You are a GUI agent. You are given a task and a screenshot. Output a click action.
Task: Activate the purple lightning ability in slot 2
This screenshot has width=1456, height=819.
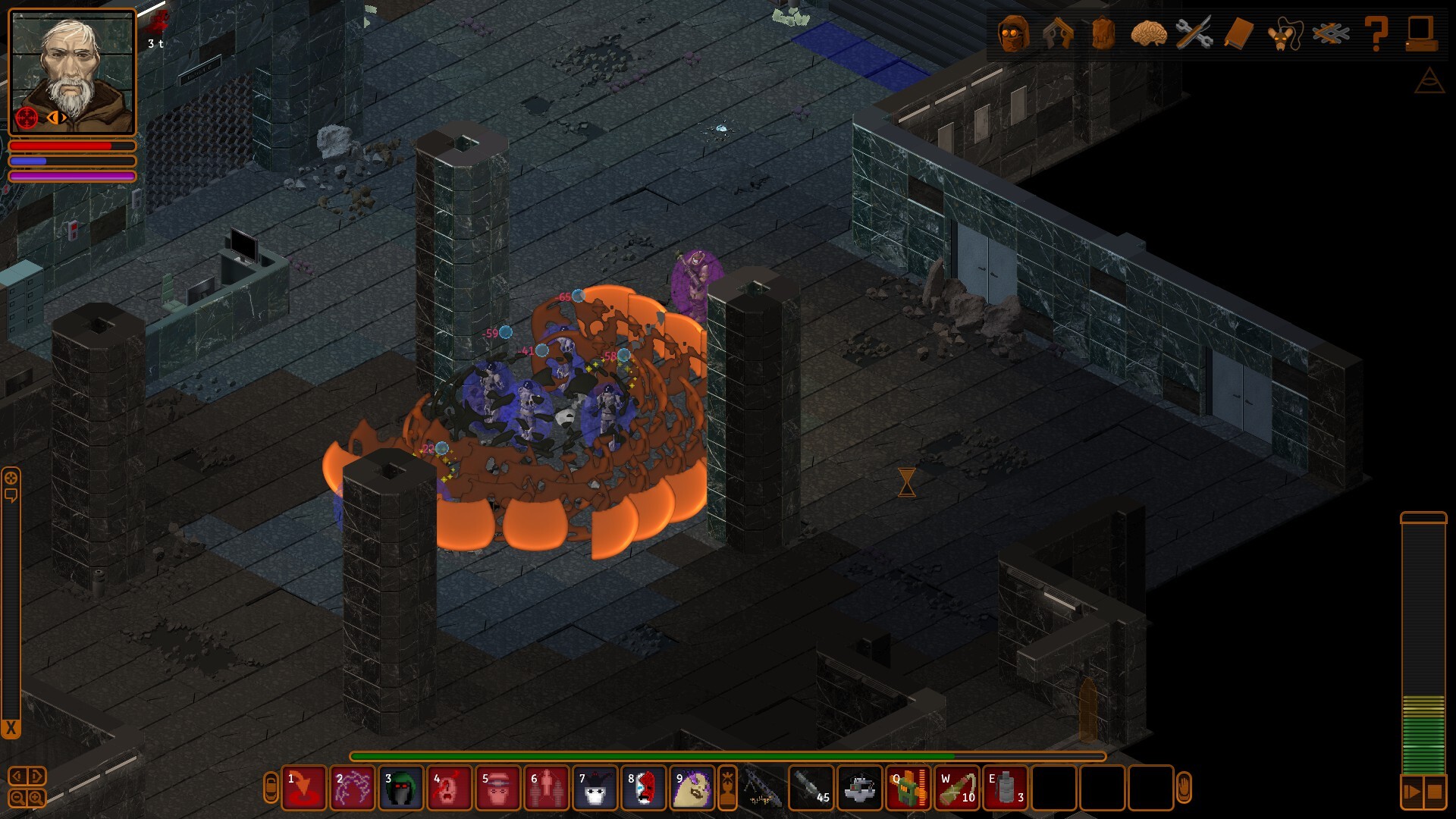coord(353,788)
